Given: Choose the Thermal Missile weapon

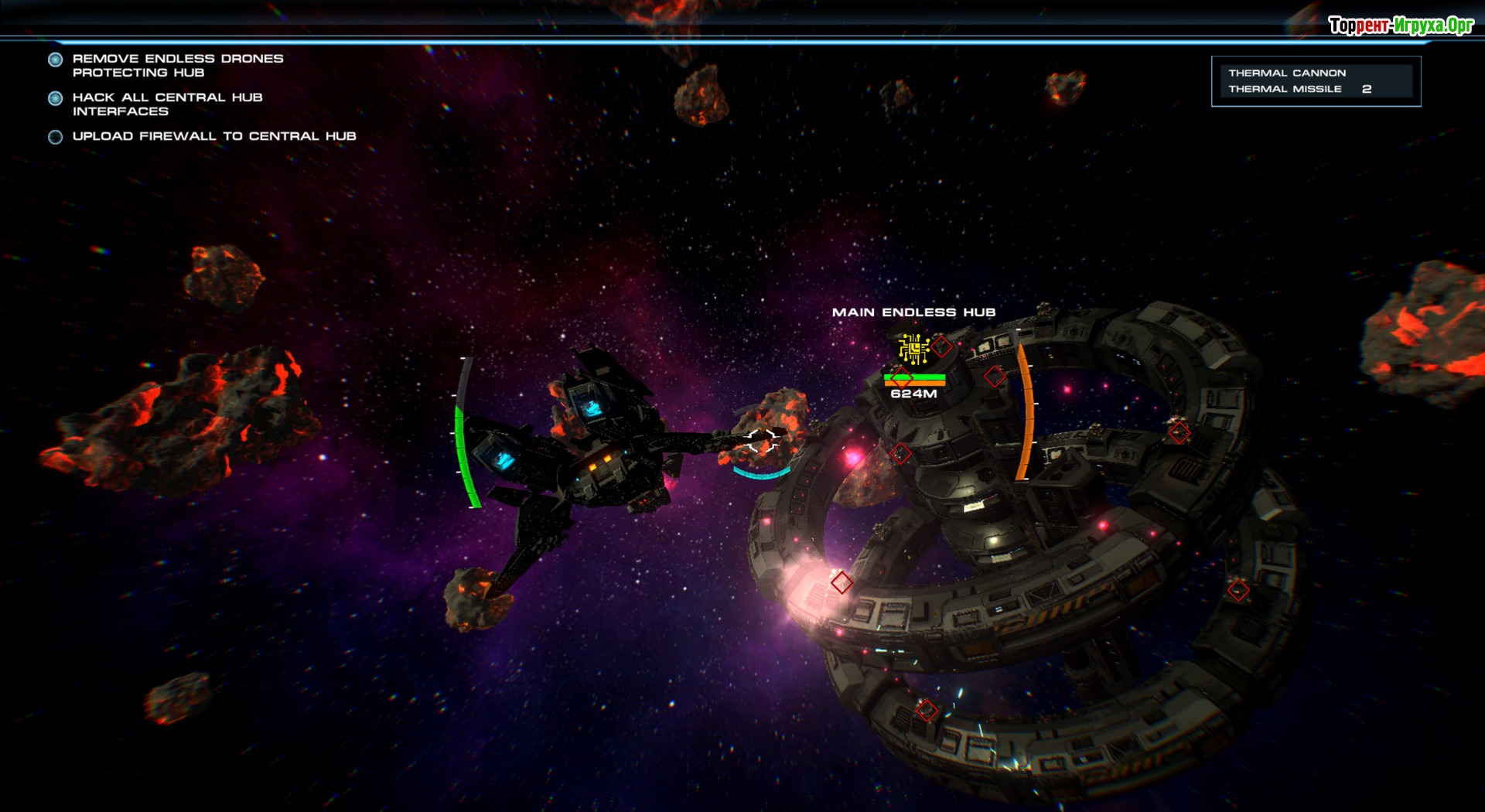Looking at the screenshot, I should point(1285,89).
